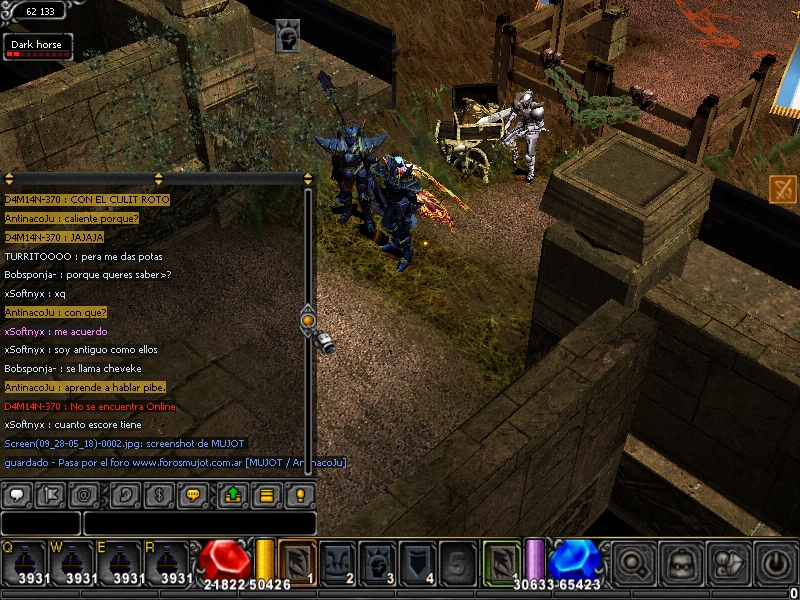Click the dollar sign chat button
This screenshot has width=800, height=600.
point(157,495)
